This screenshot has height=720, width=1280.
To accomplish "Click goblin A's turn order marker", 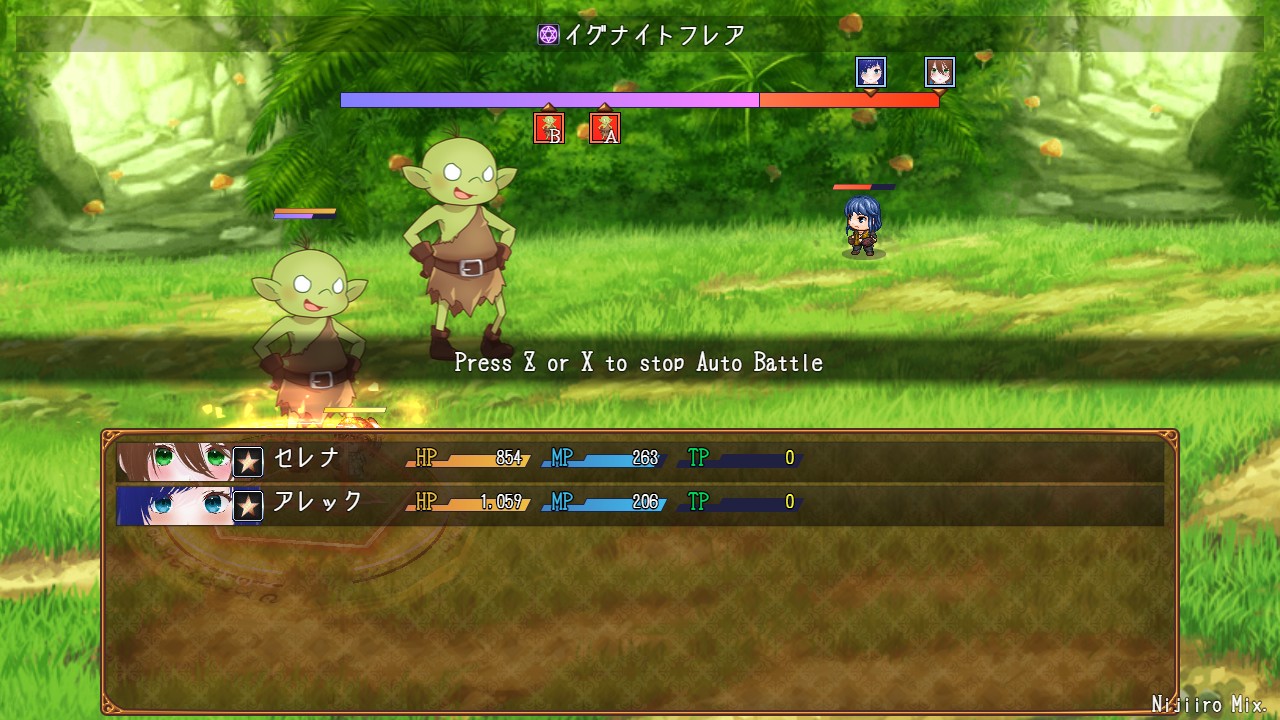I will [x=605, y=128].
